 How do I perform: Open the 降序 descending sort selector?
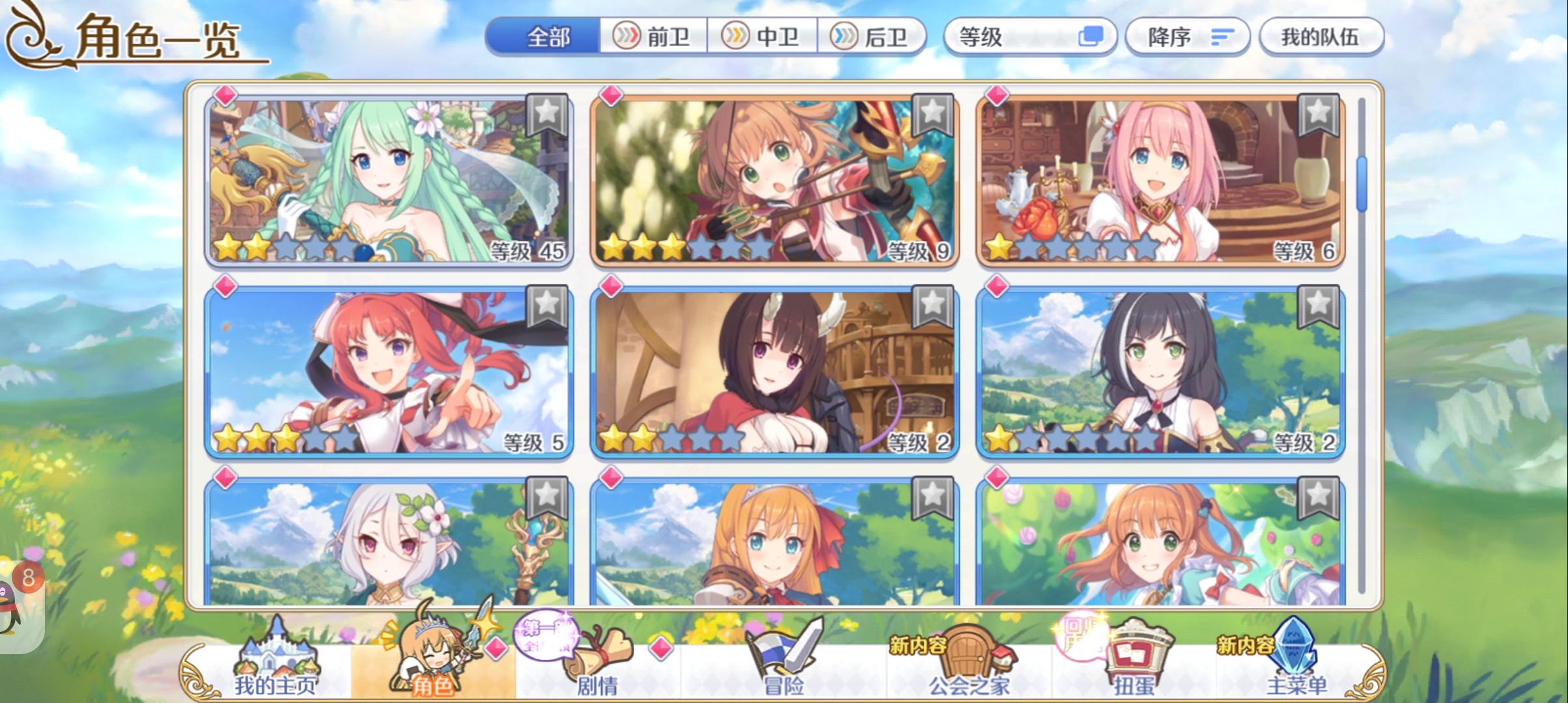click(1185, 37)
